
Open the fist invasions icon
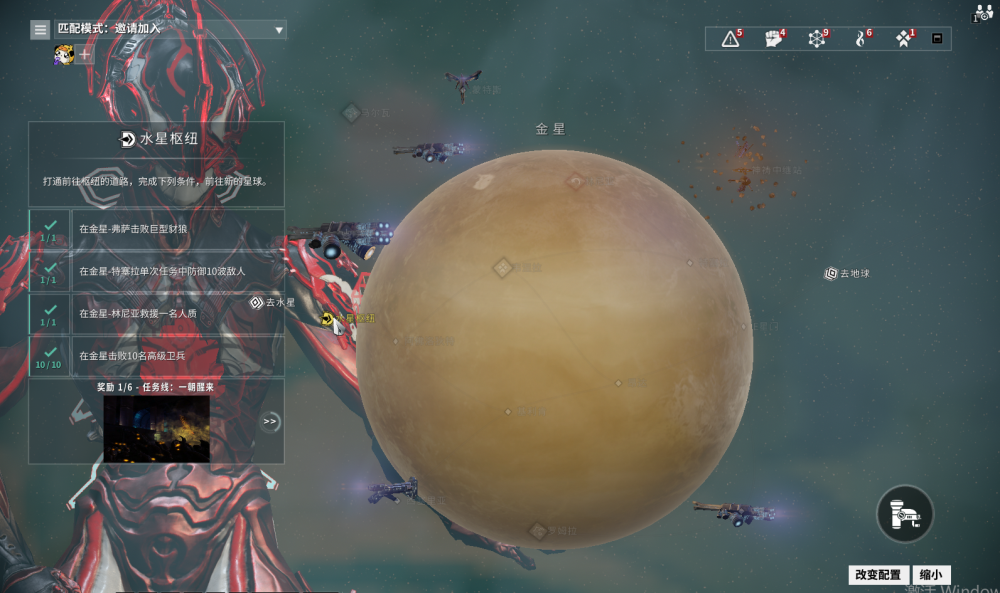pos(774,39)
